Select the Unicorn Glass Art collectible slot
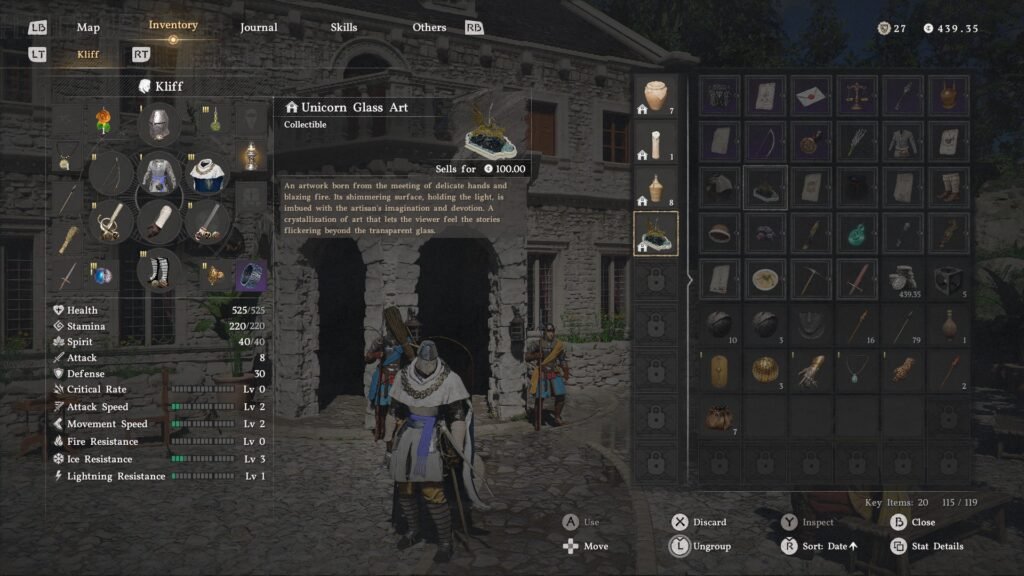Screen dimensions: 1024x576 656,233
